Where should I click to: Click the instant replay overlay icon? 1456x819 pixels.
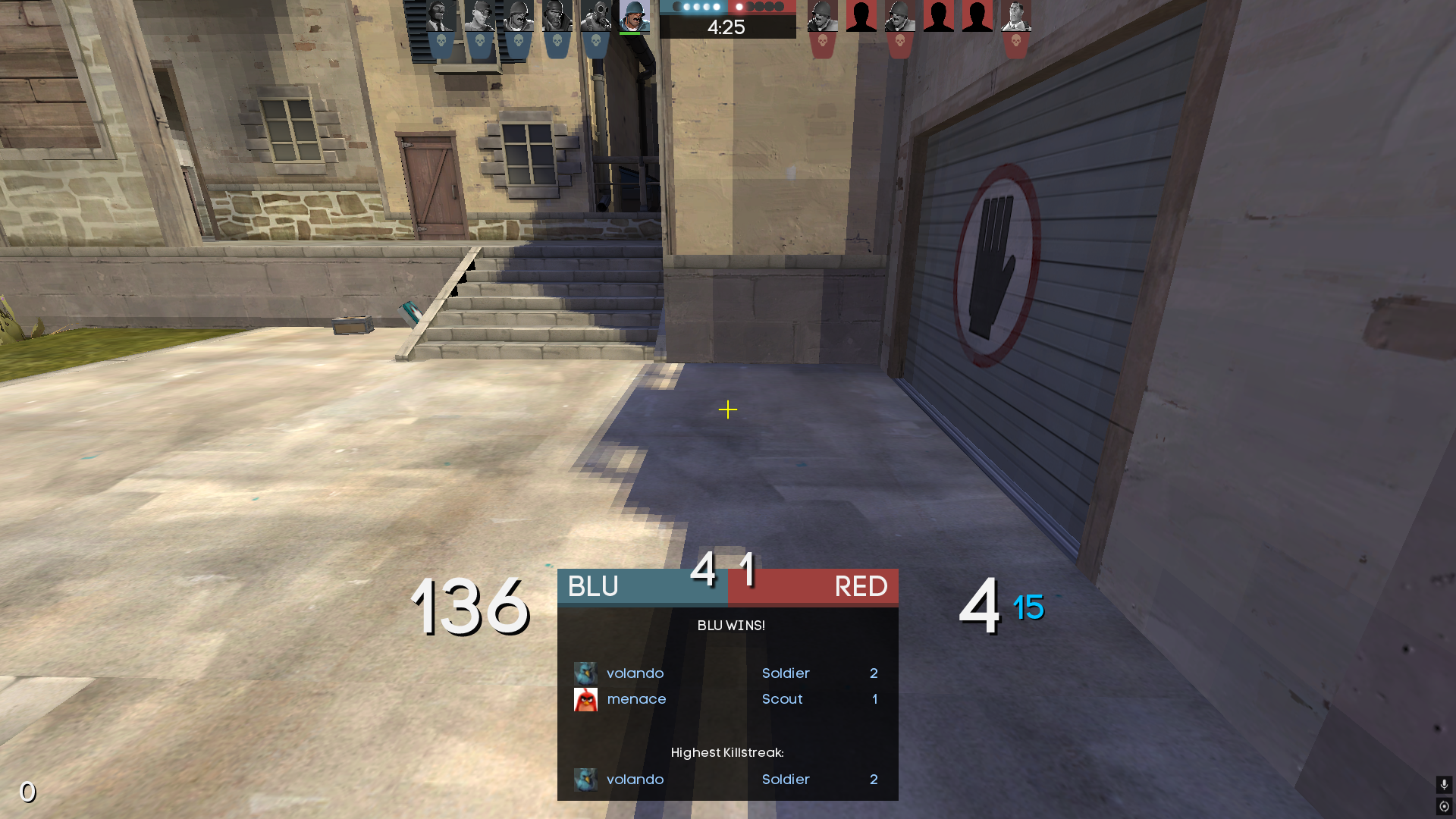pyautogui.click(x=1444, y=806)
